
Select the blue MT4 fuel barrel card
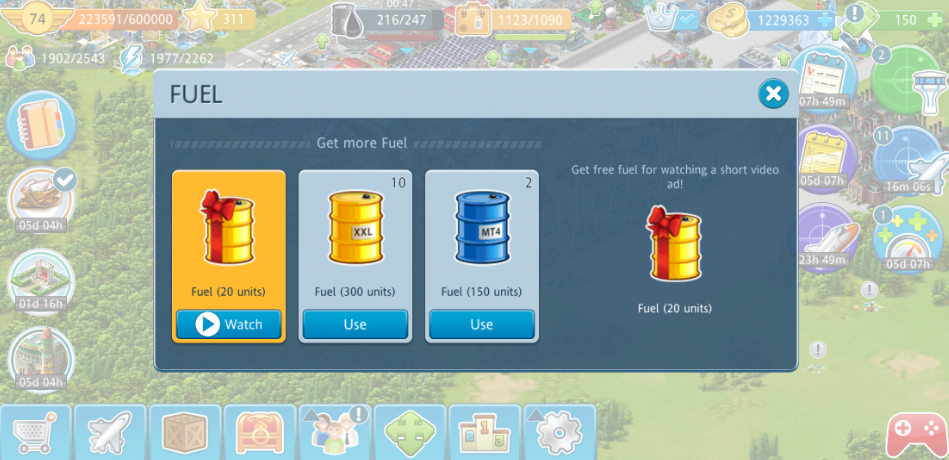tap(481, 238)
